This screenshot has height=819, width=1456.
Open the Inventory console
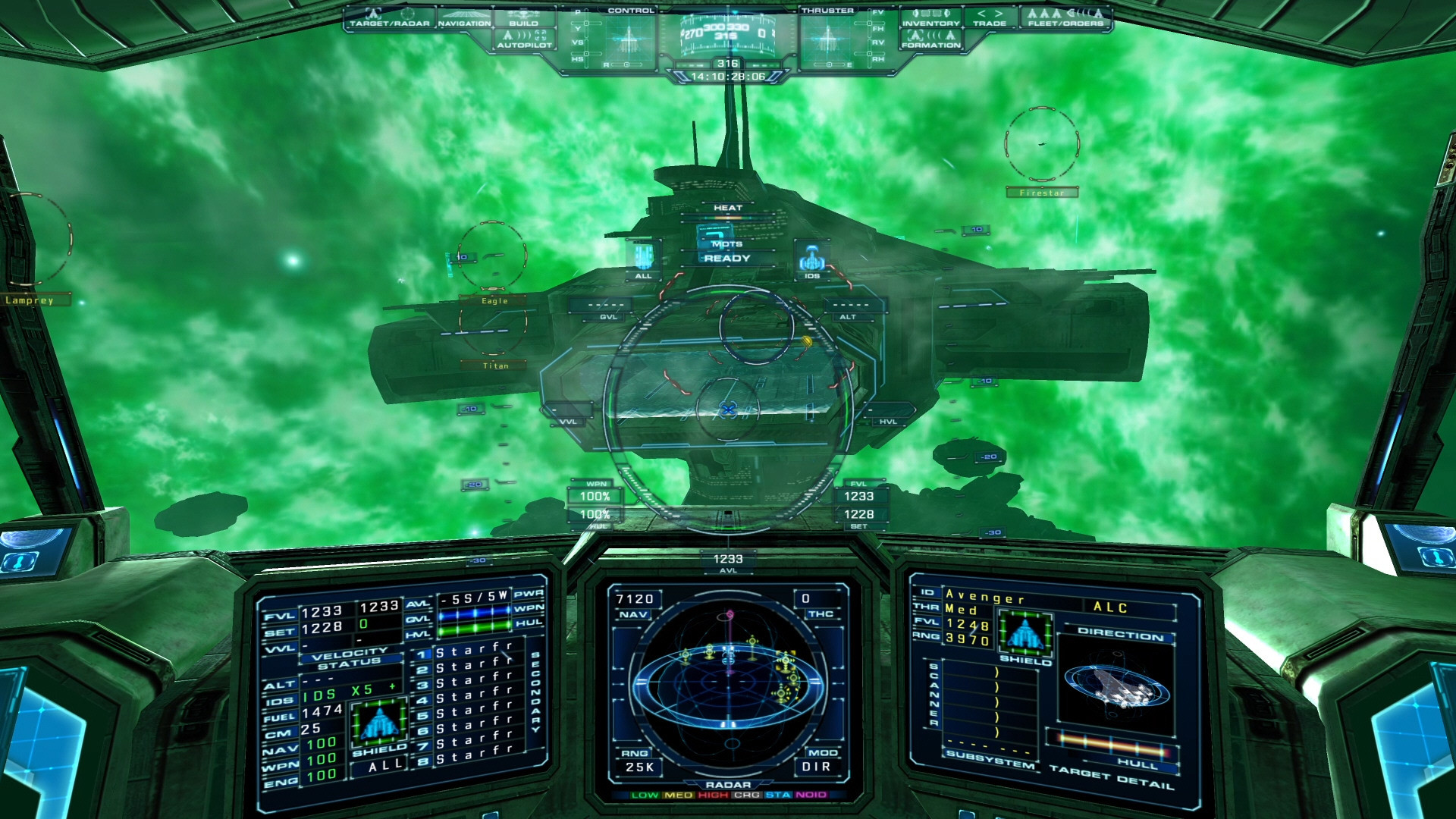click(930, 17)
